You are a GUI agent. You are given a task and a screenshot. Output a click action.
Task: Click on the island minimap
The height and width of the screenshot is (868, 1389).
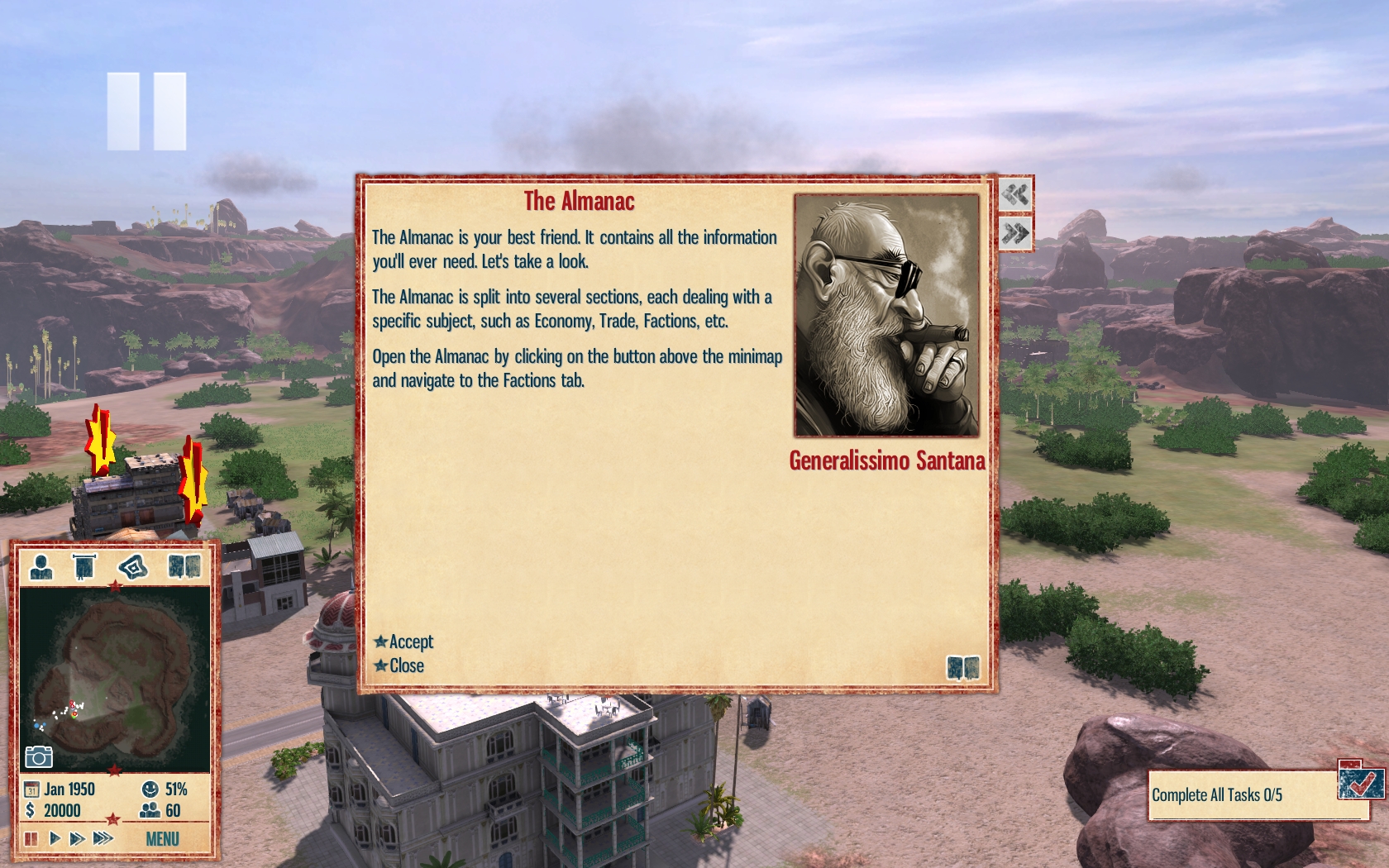pos(114,678)
